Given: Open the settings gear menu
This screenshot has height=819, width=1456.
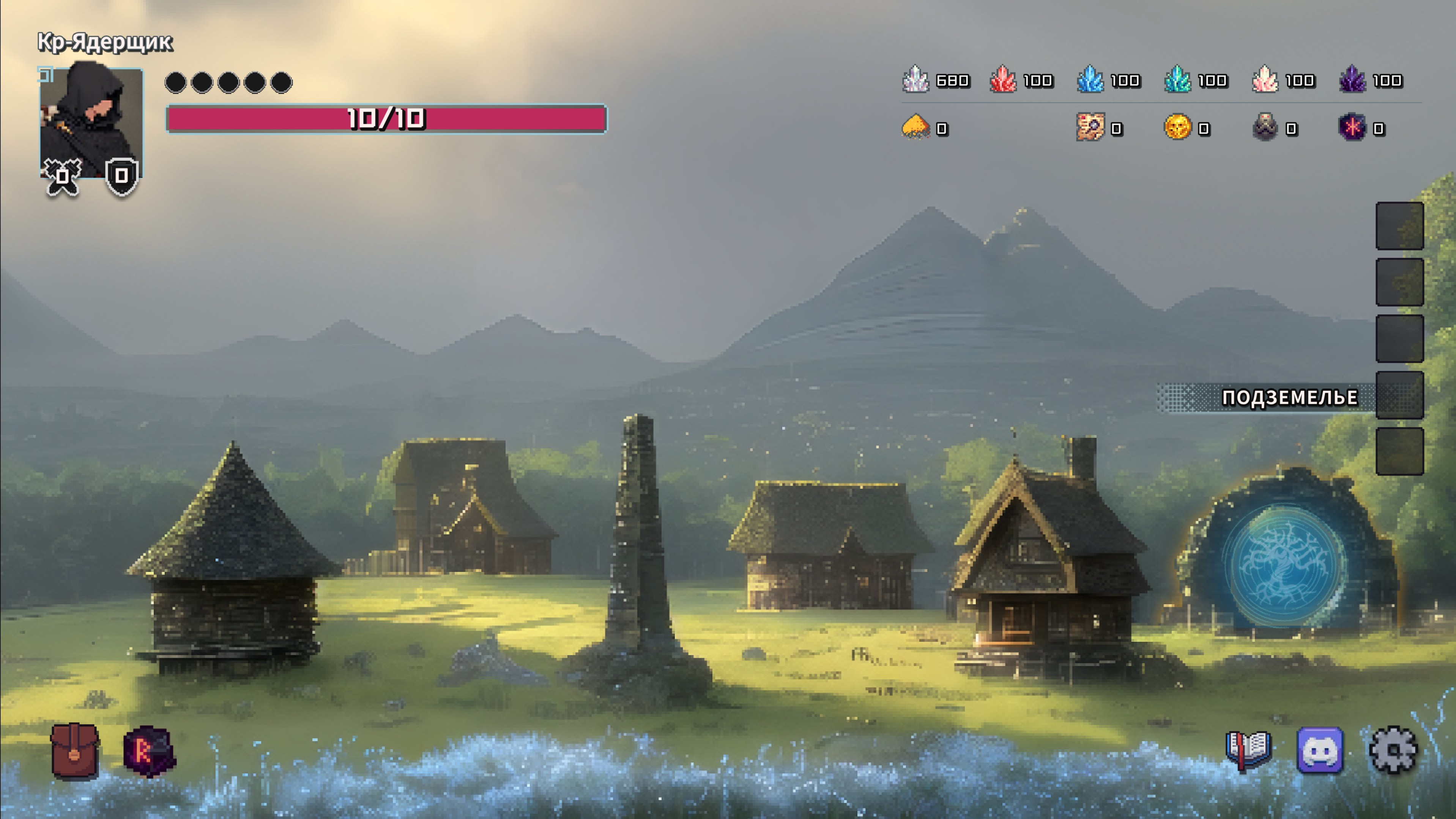Looking at the screenshot, I should [x=1393, y=751].
